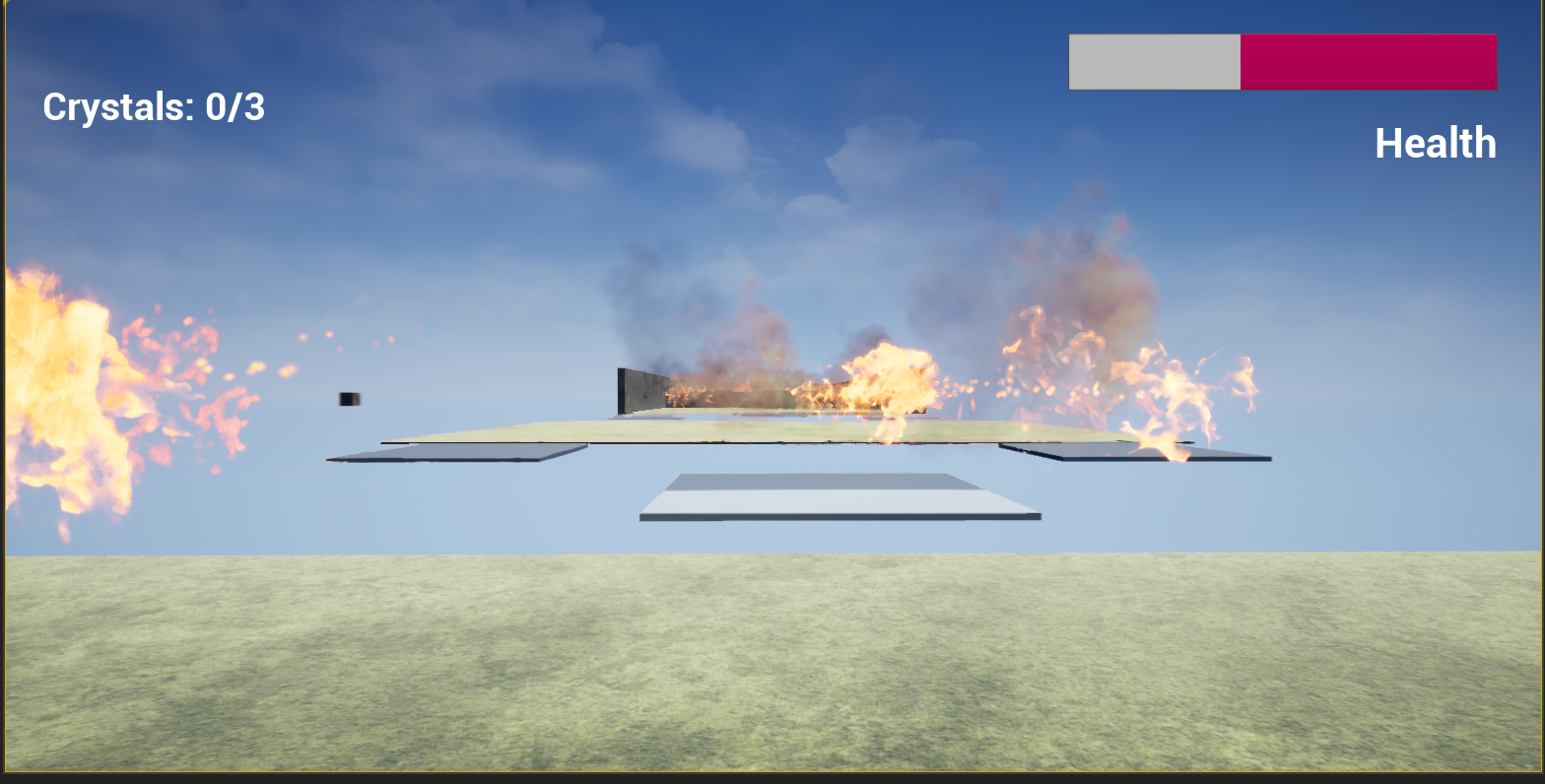Click the main green floating platform
Screen dimensions: 1545x784
click(690, 431)
